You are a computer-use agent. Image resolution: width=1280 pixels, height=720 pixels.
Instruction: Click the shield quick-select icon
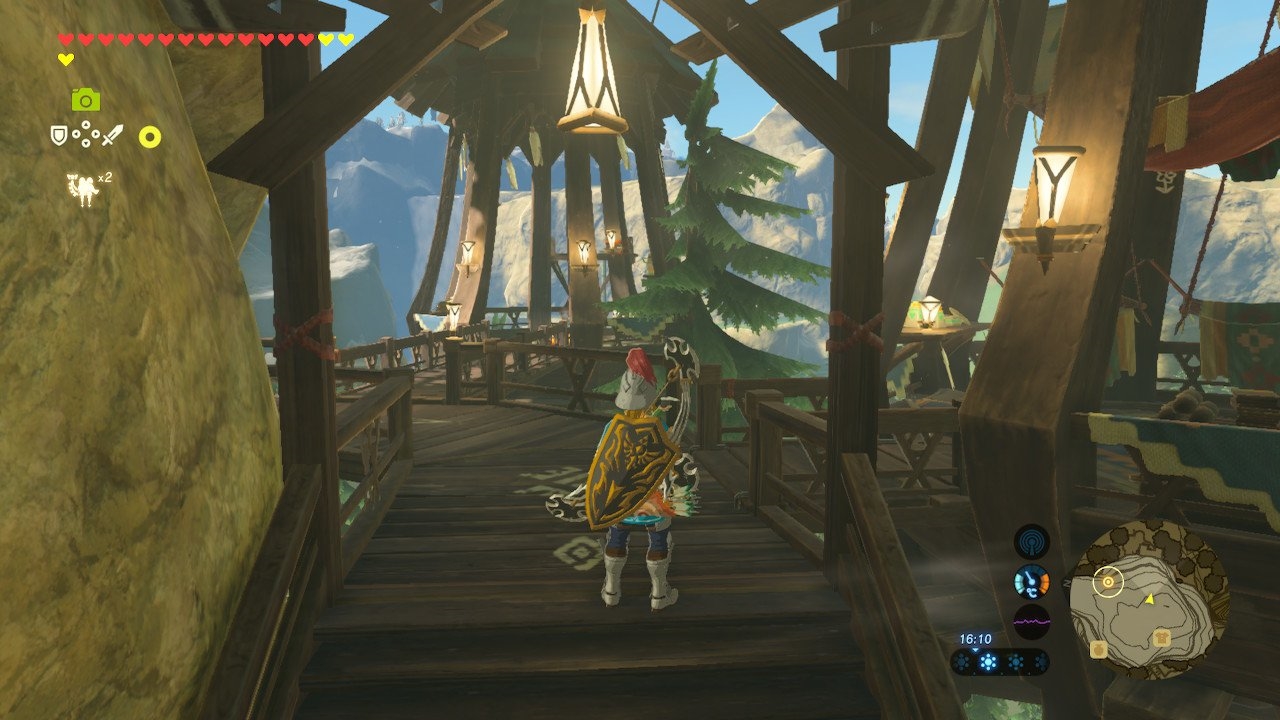tap(59, 134)
